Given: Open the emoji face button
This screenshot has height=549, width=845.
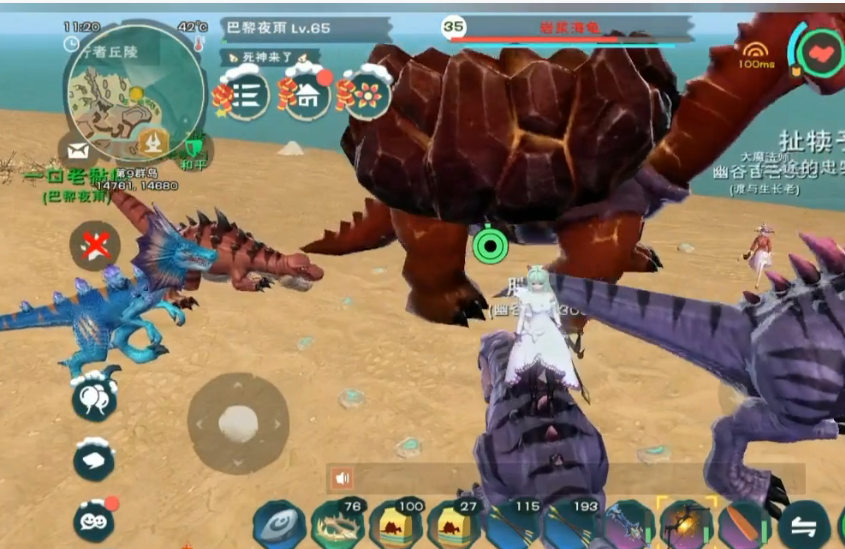Looking at the screenshot, I should [95, 520].
